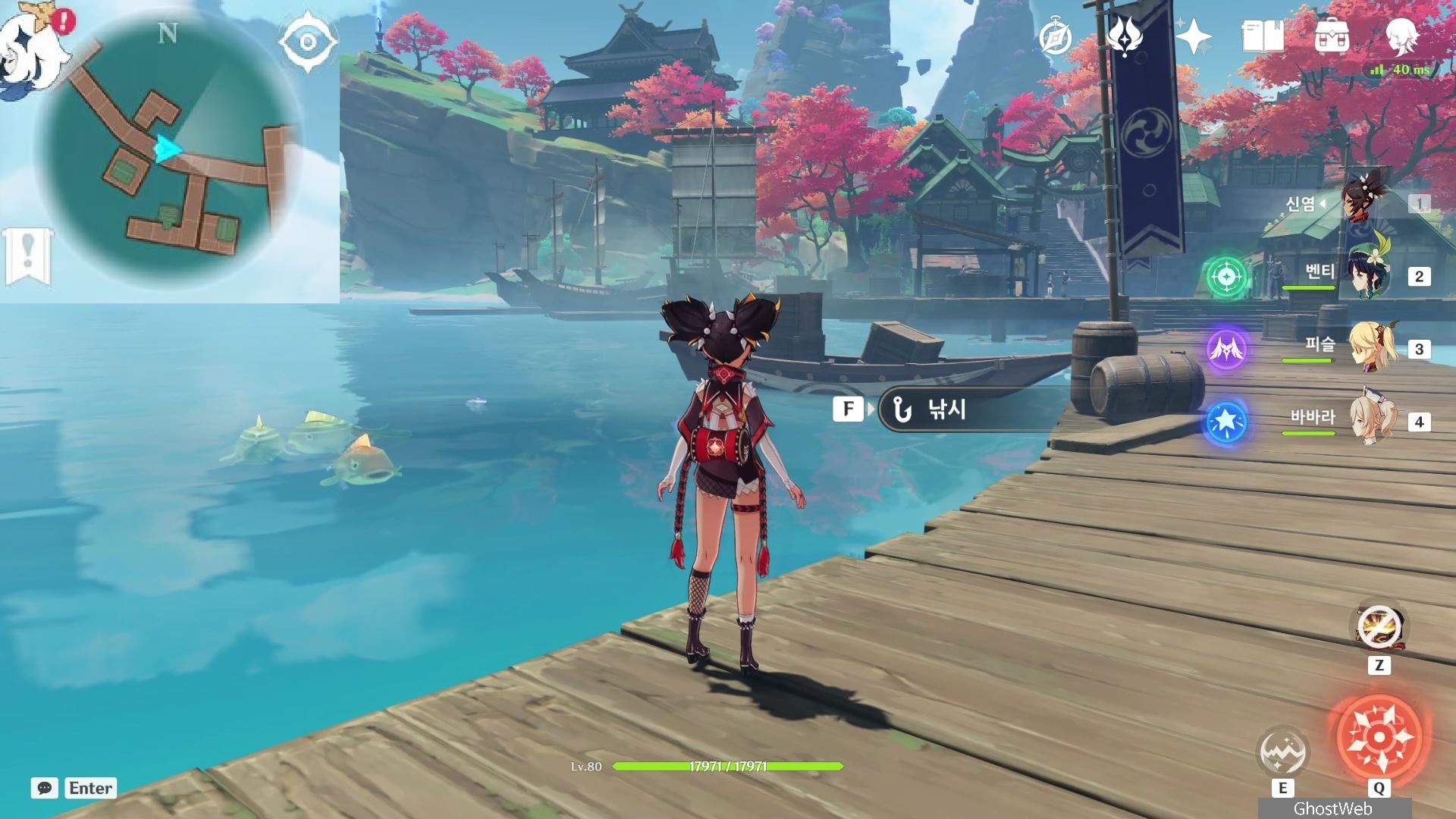1456x819 pixels.
Task: Use the gadget icon above Z
Action: [1379, 629]
